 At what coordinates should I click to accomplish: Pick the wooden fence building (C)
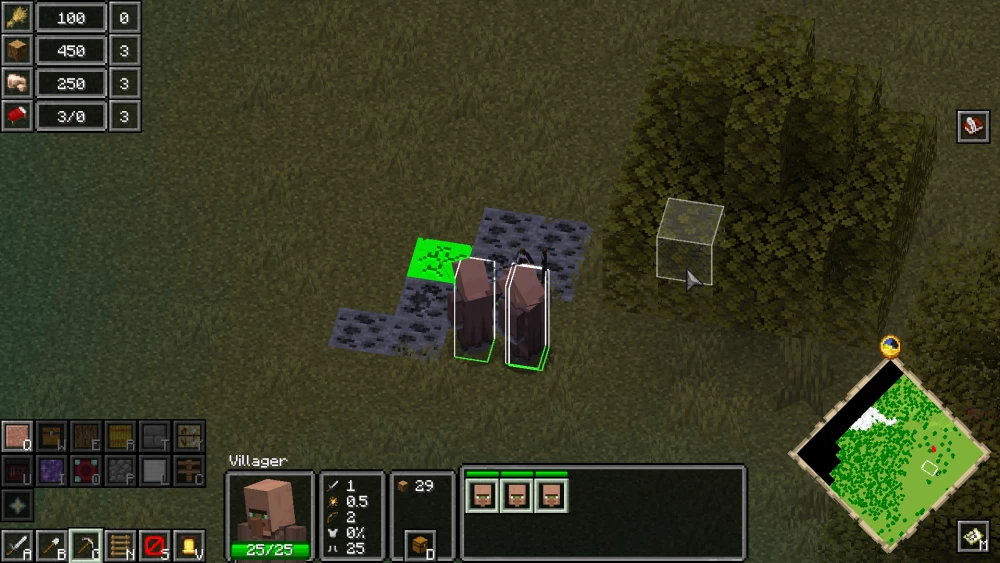click(x=188, y=471)
